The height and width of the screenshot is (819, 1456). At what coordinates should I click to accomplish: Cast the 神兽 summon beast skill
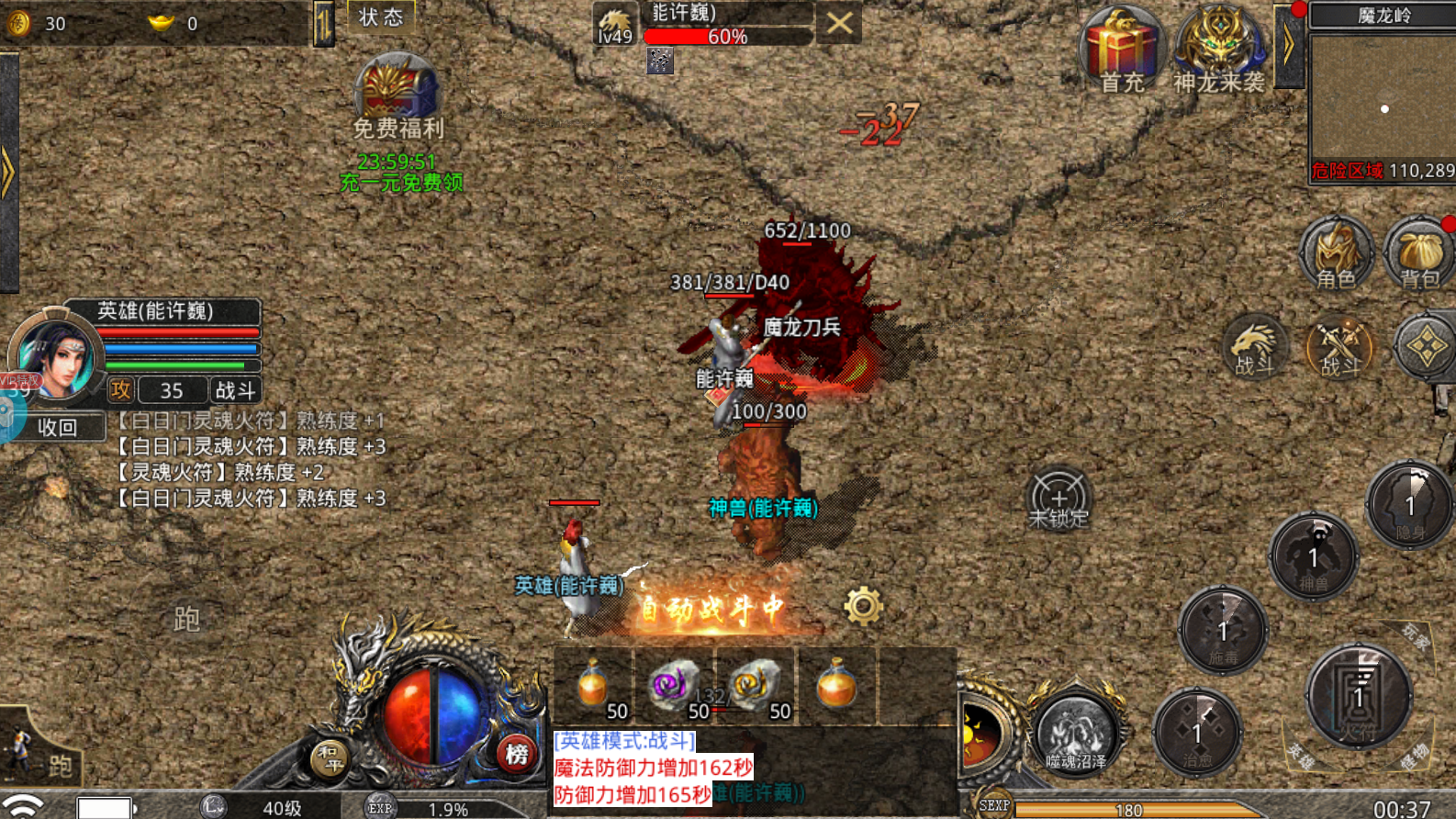(x=1314, y=557)
